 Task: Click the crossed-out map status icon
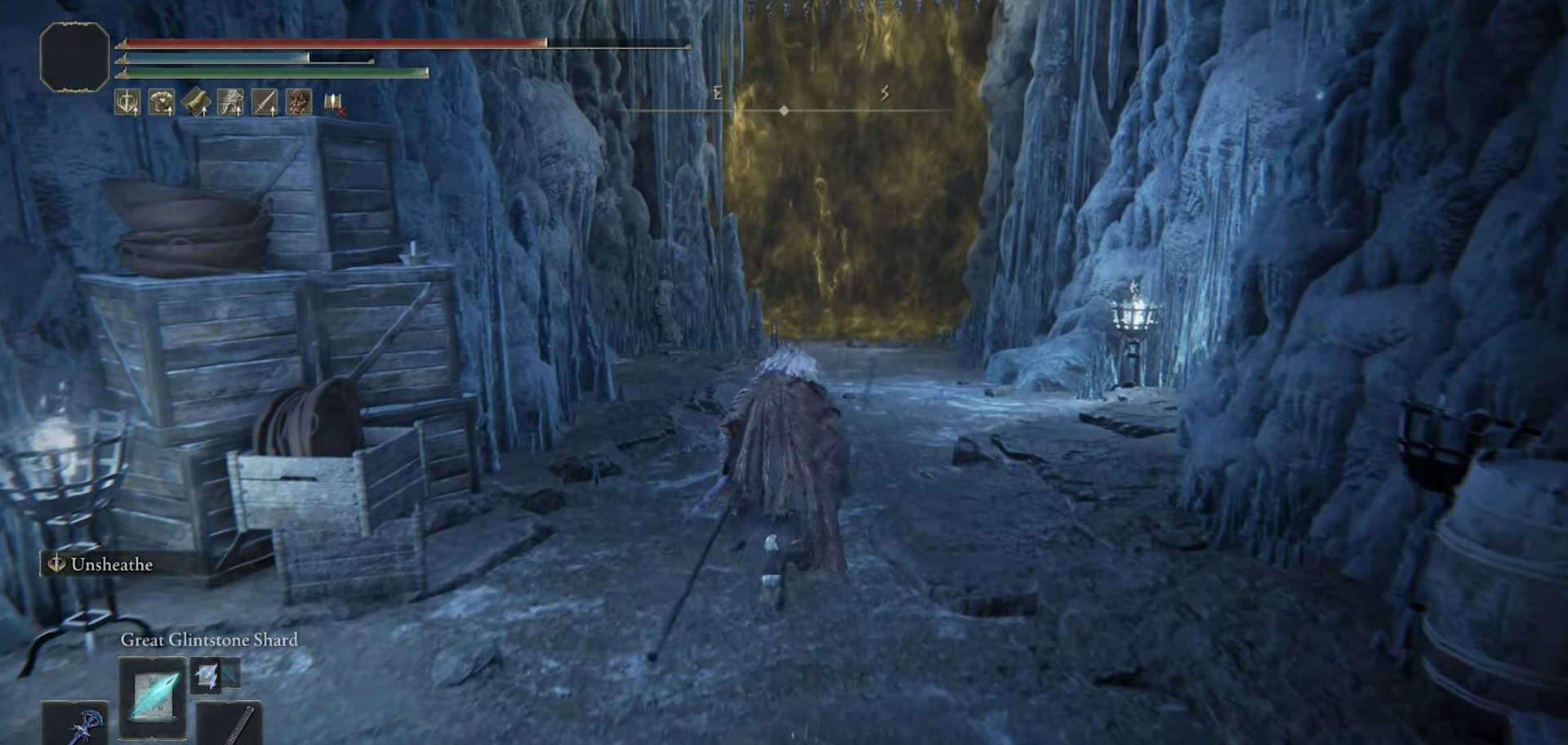333,102
